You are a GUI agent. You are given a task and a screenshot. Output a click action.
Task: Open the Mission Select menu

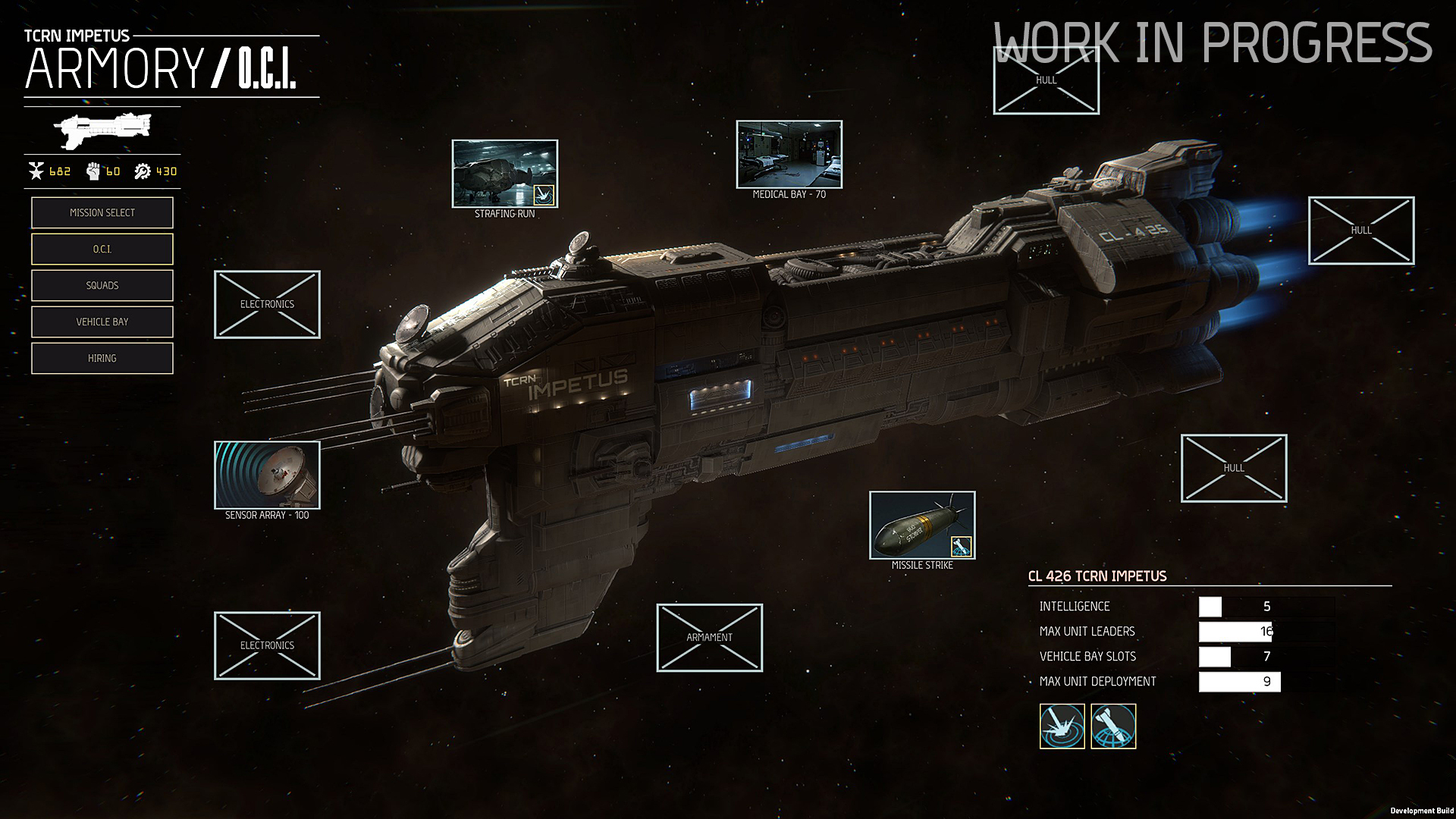click(x=102, y=213)
